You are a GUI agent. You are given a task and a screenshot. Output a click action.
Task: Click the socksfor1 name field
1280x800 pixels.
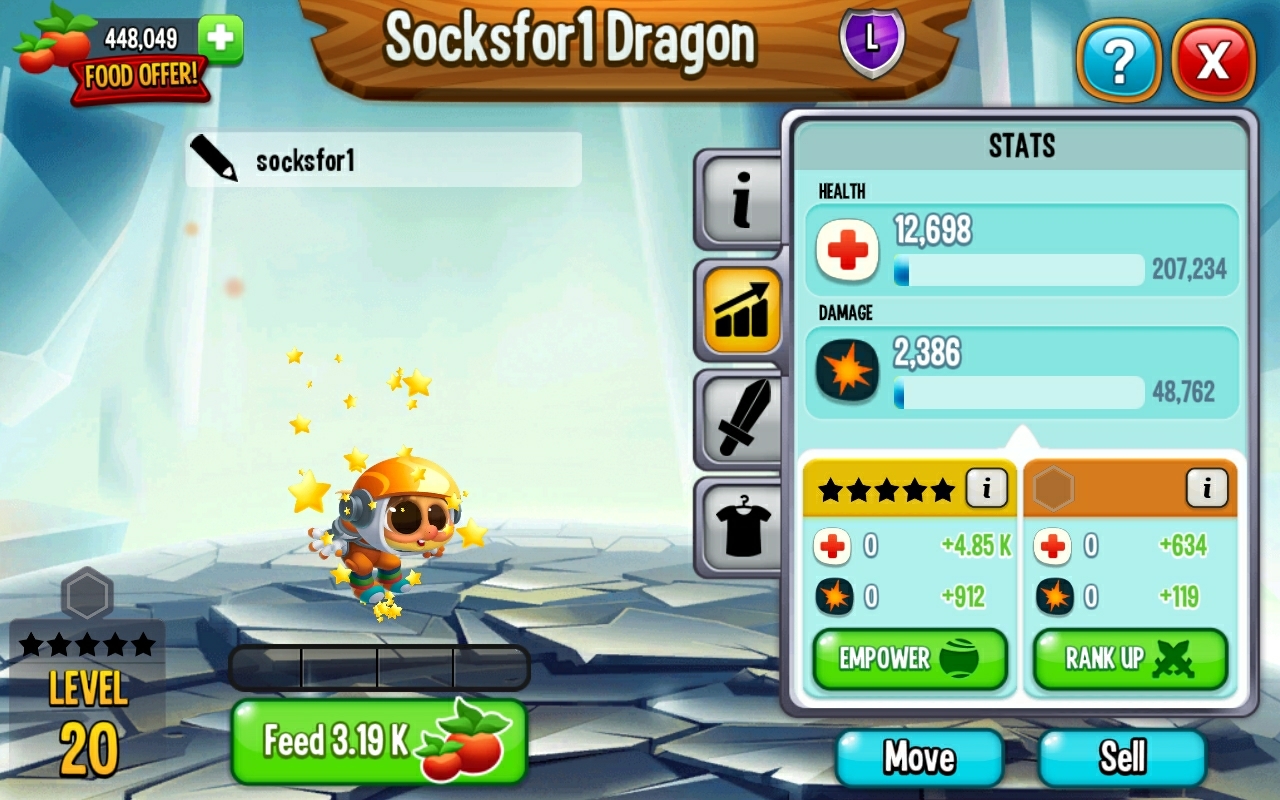pyautogui.click(x=400, y=159)
